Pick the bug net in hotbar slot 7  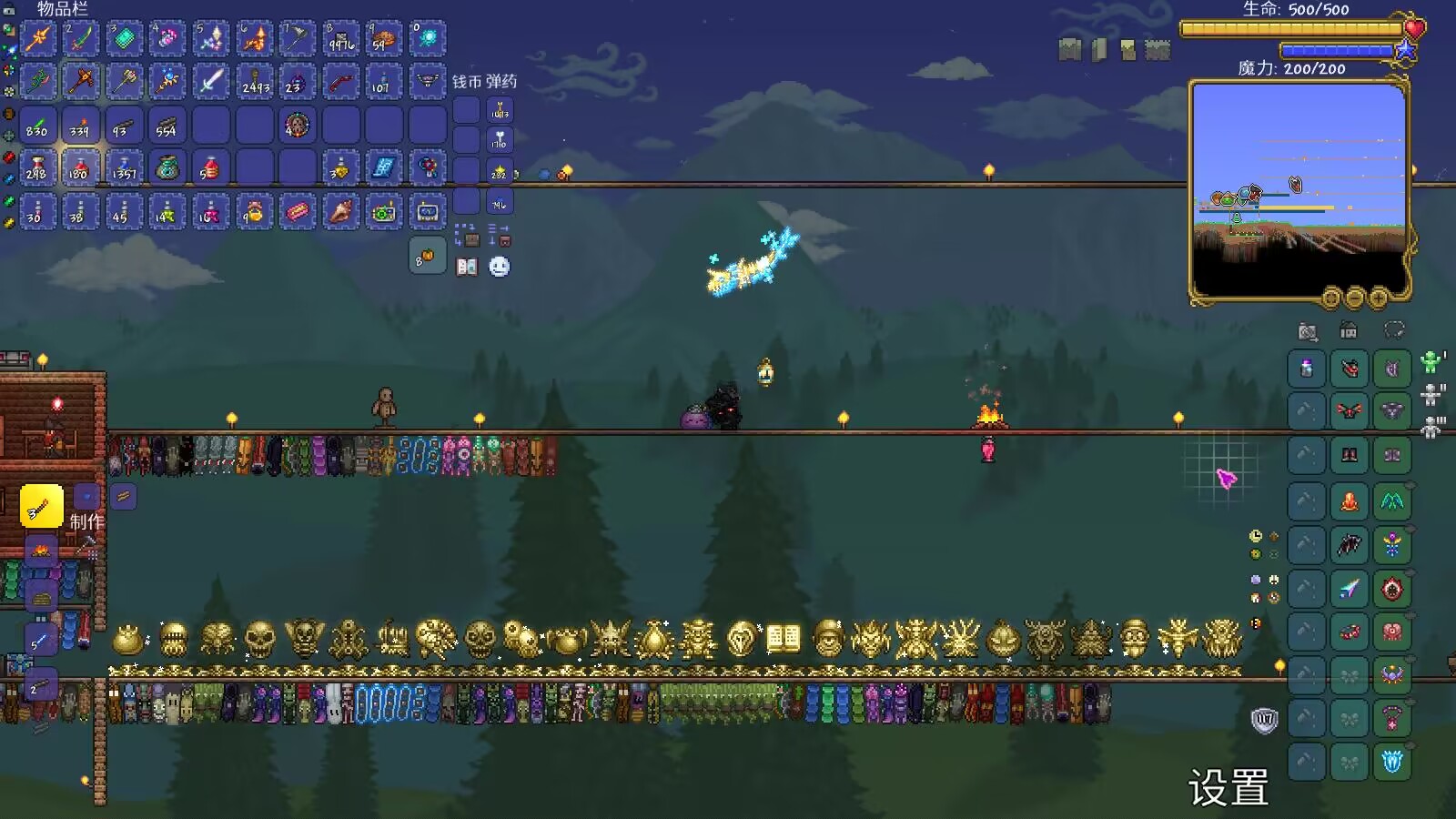pos(297,39)
